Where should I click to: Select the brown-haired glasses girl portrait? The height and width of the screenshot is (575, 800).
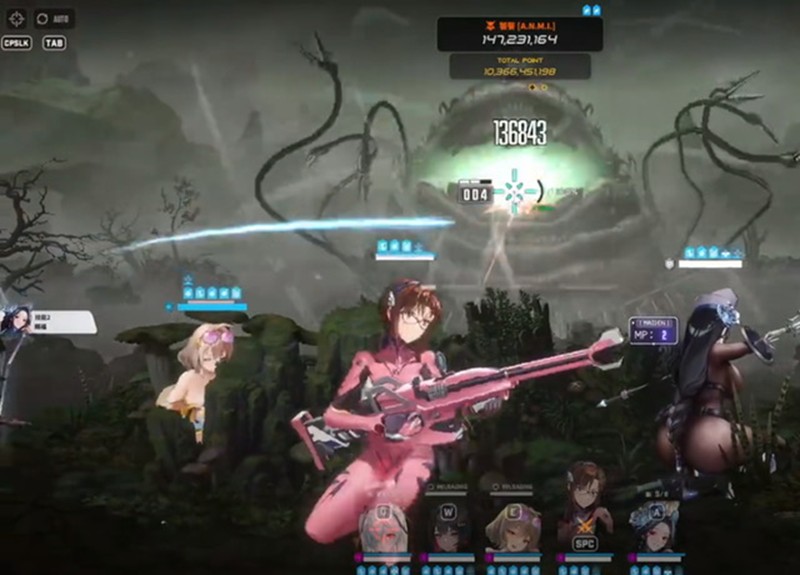(584, 515)
